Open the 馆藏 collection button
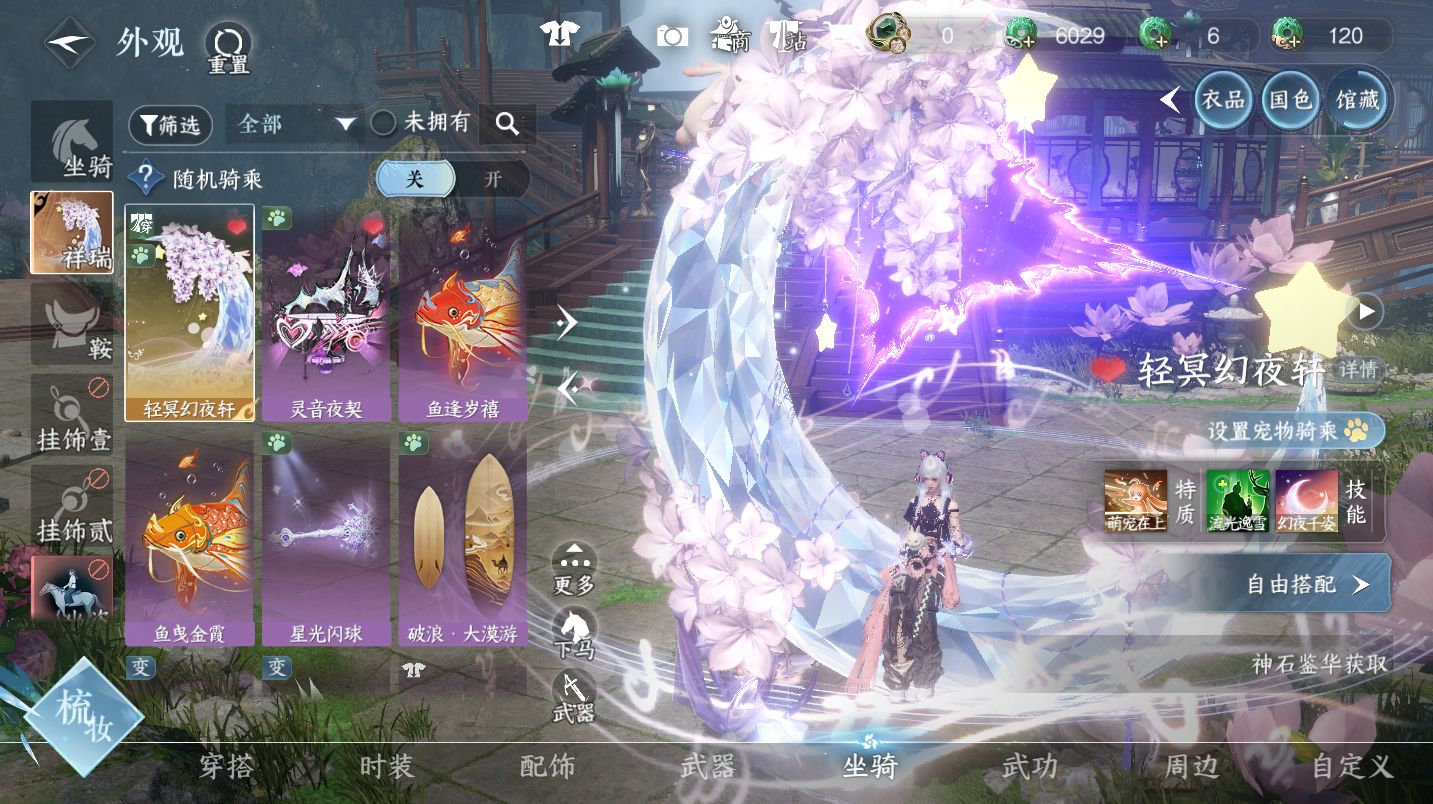The height and width of the screenshot is (804, 1433). coord(1358,100)
